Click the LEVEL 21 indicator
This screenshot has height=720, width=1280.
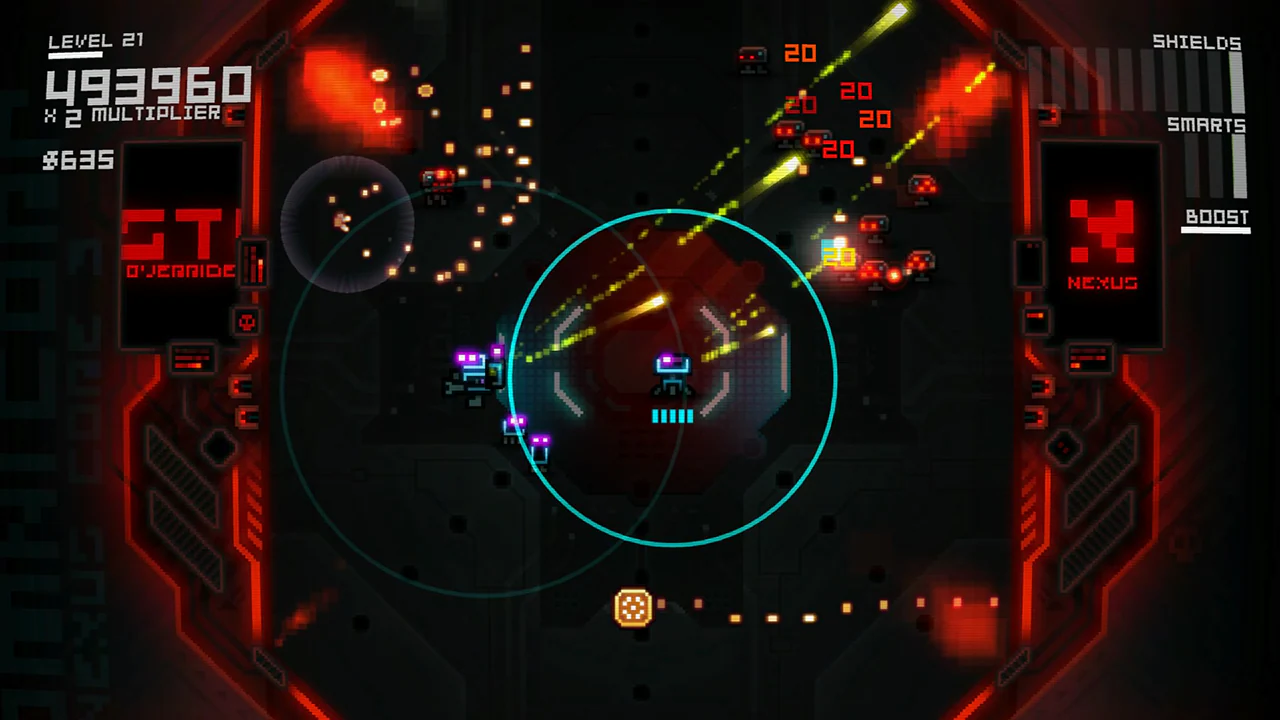(x=95, y=41)
